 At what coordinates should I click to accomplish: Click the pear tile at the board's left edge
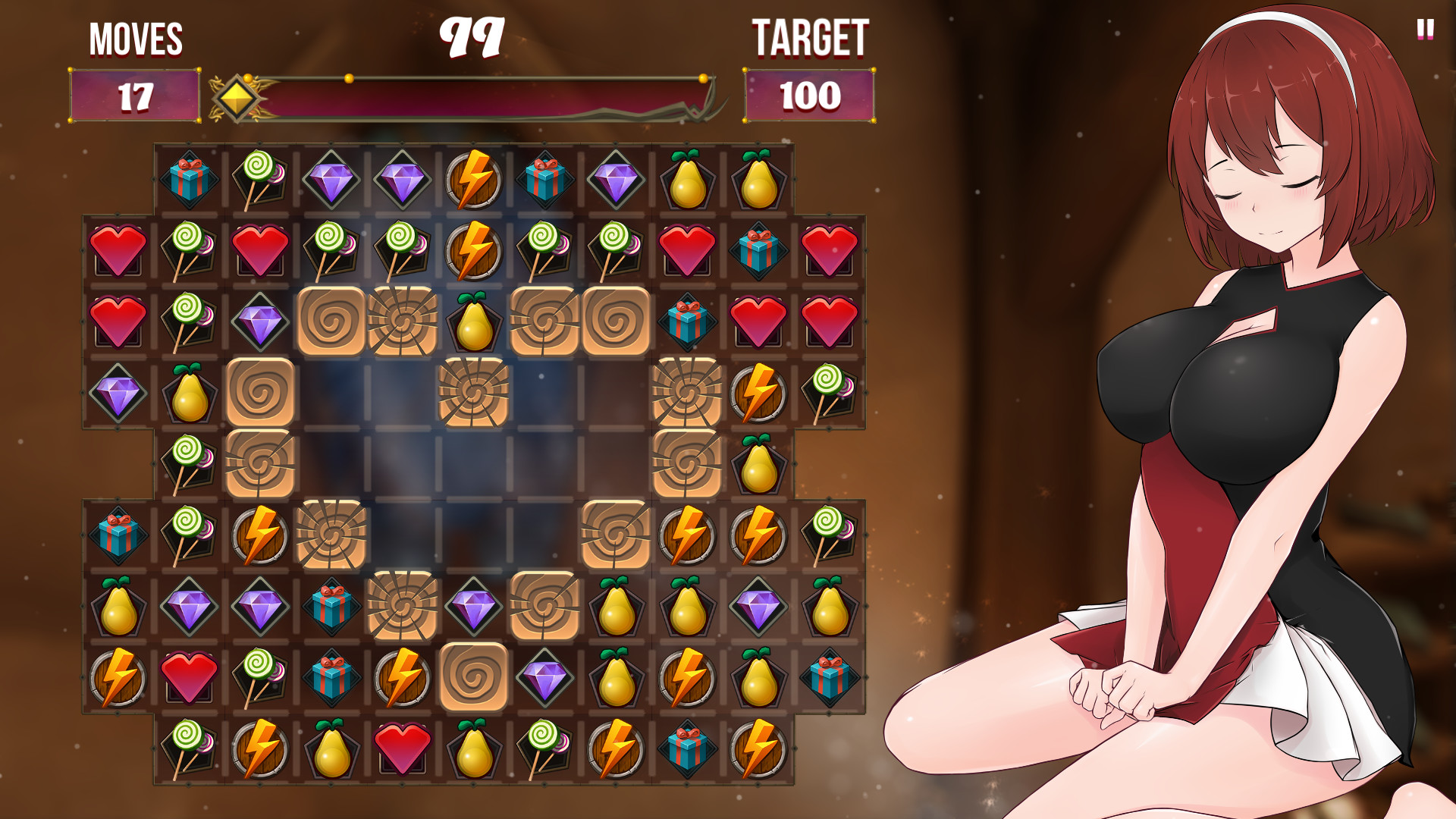190,394
